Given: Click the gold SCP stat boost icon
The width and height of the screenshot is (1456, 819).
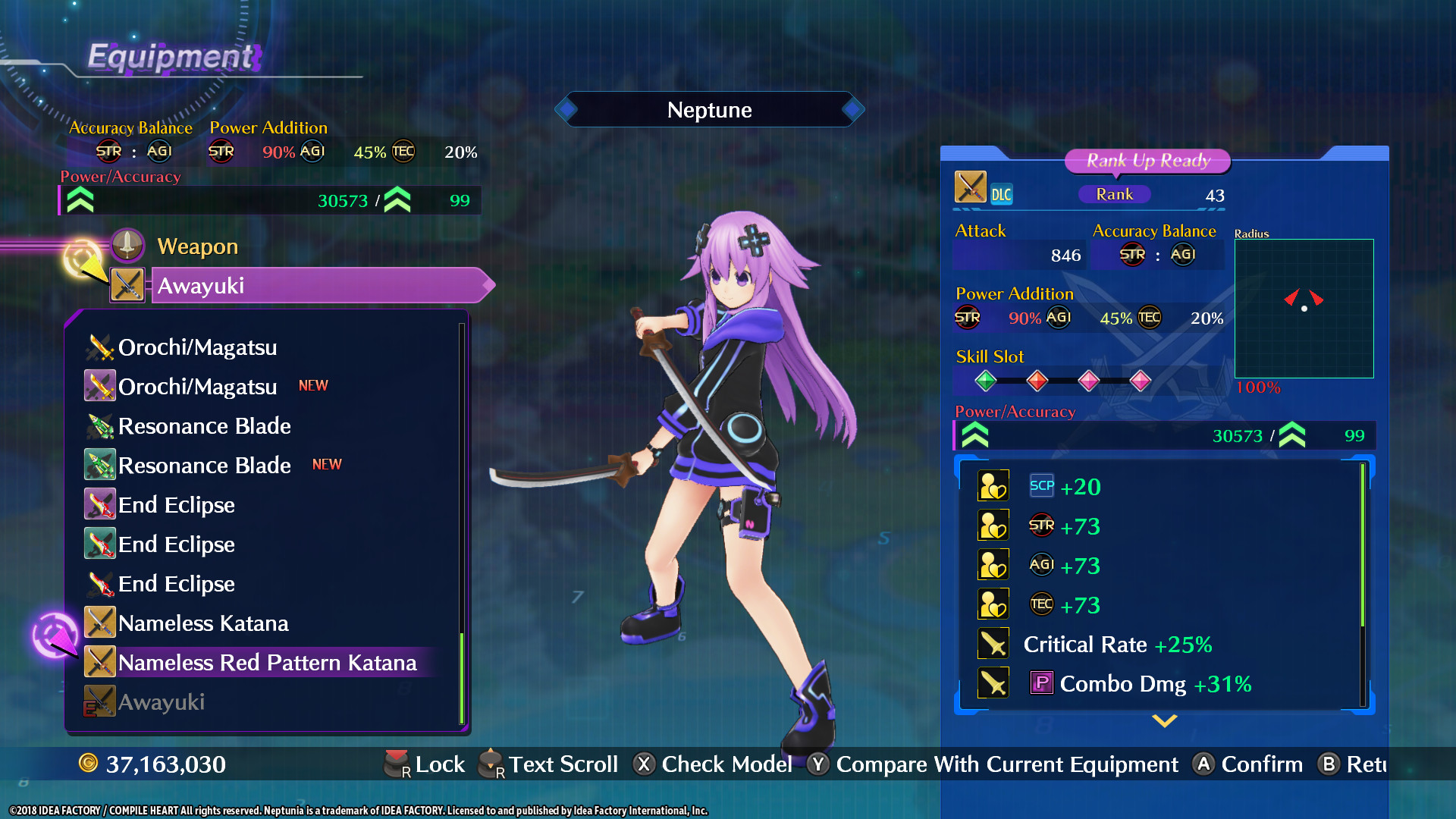Looking at the screenshot, I should pyautogui.click(x=993, y=485).
